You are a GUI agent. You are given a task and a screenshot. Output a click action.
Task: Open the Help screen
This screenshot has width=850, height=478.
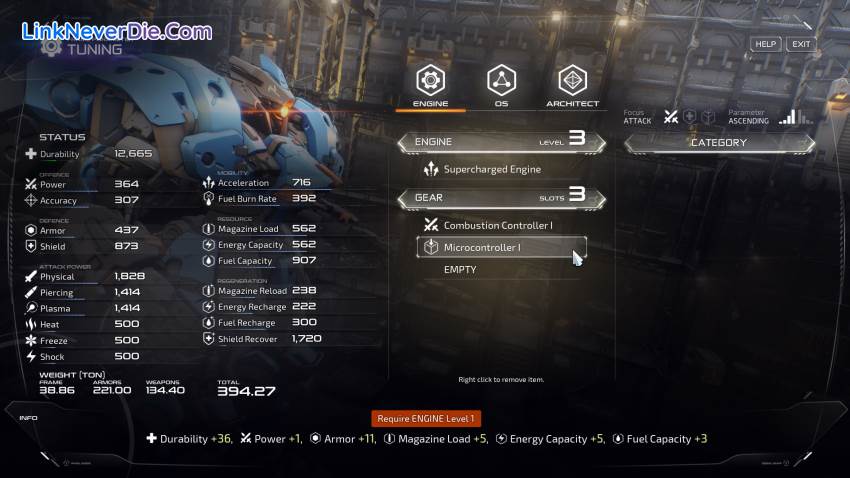click(x=765, y=44)
